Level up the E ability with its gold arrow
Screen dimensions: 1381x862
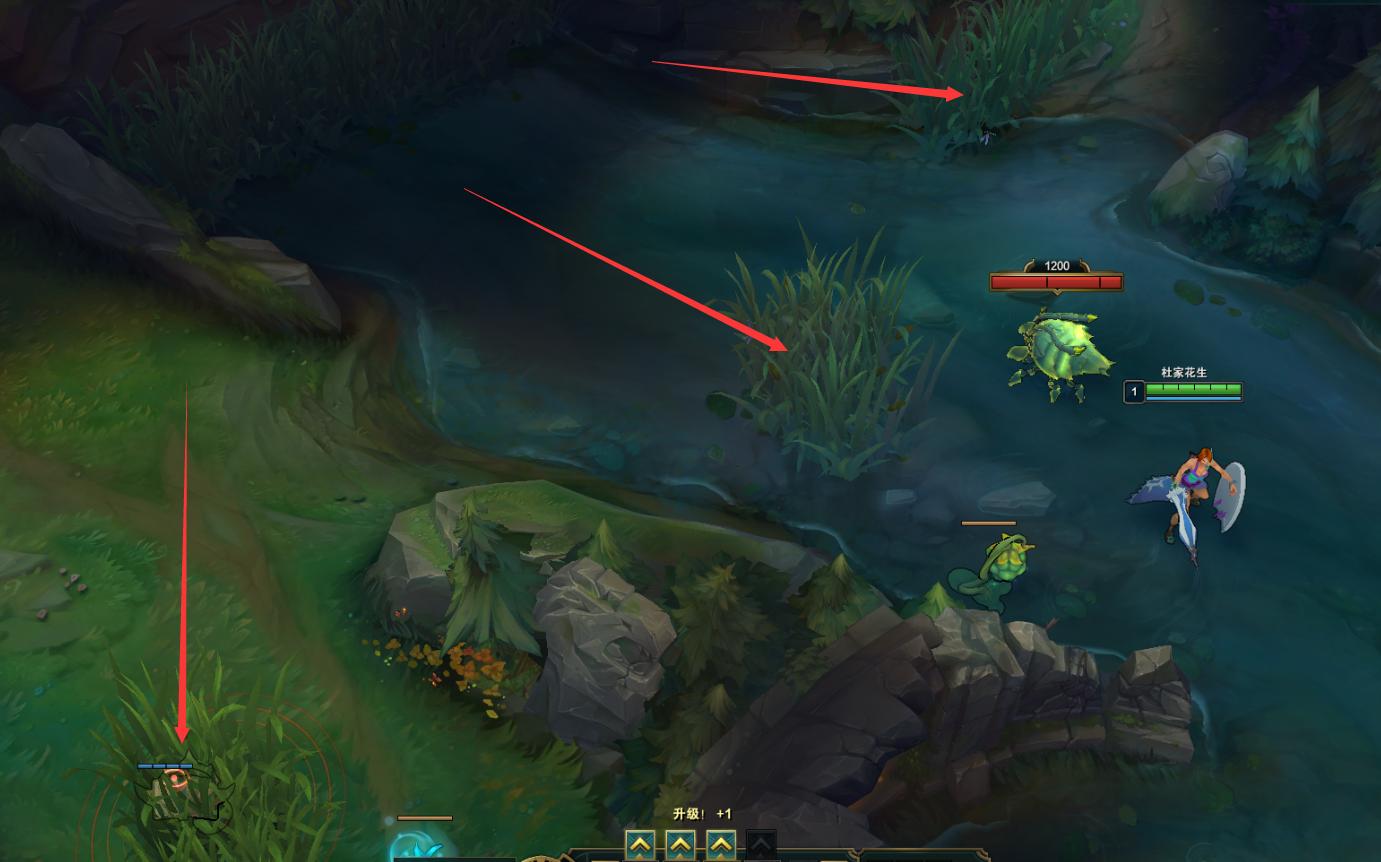[721, 845]
